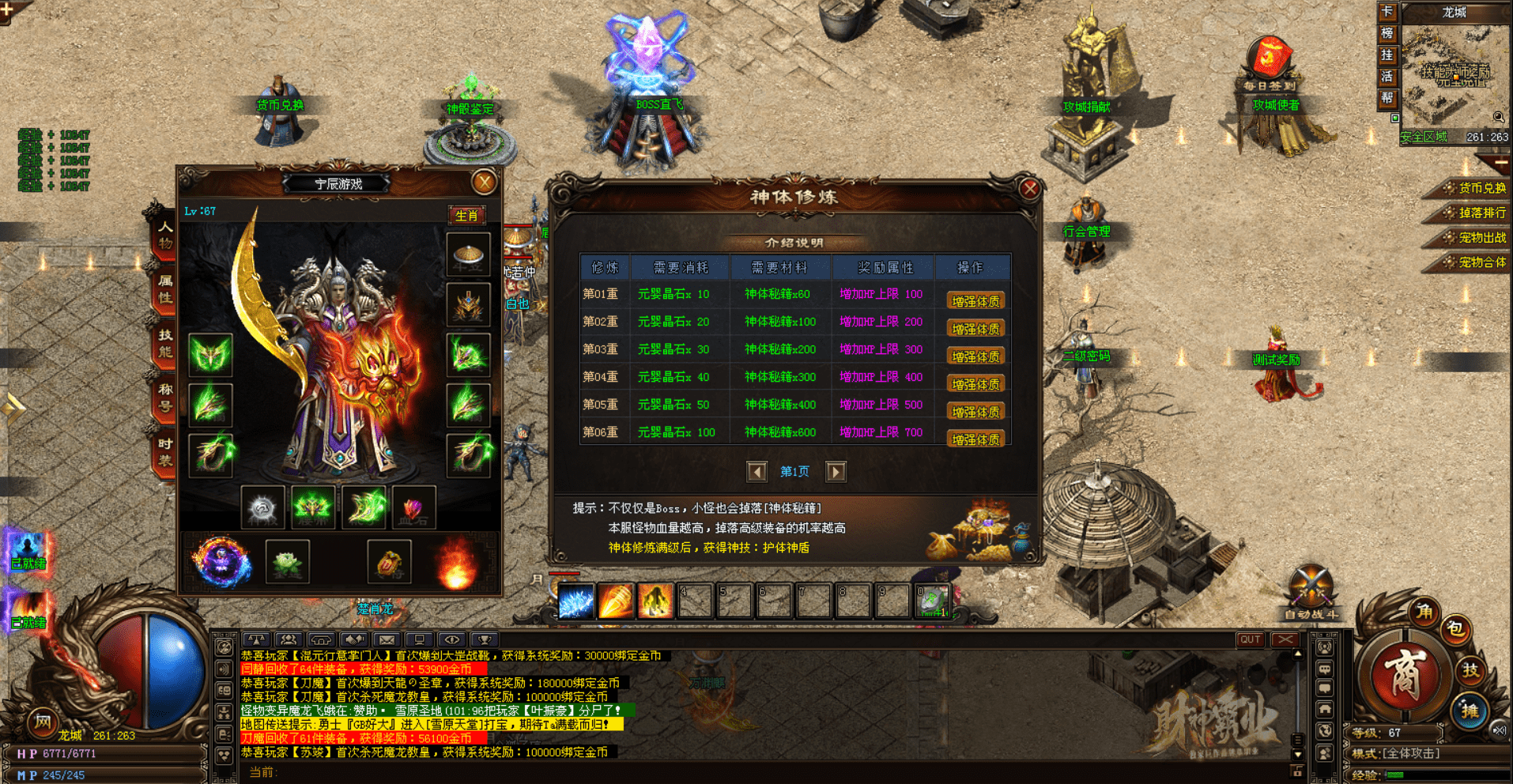Toggle 自动战斗 auto battle
The width and height of the screenshot is (1513, 784).
point(1311,594)
